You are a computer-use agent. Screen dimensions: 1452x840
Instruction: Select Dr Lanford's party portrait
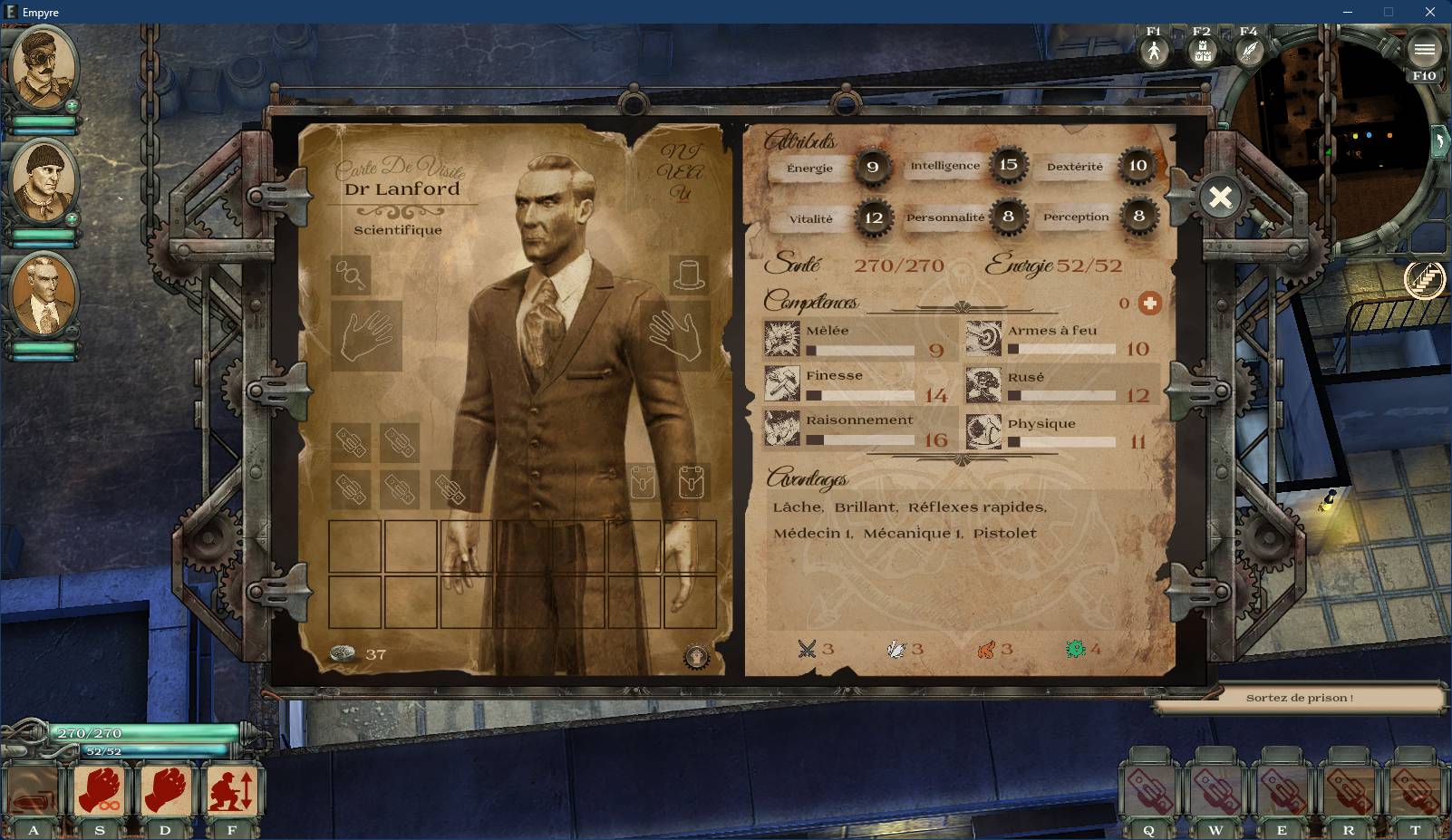pyautogui.click(x=44, y=295)
